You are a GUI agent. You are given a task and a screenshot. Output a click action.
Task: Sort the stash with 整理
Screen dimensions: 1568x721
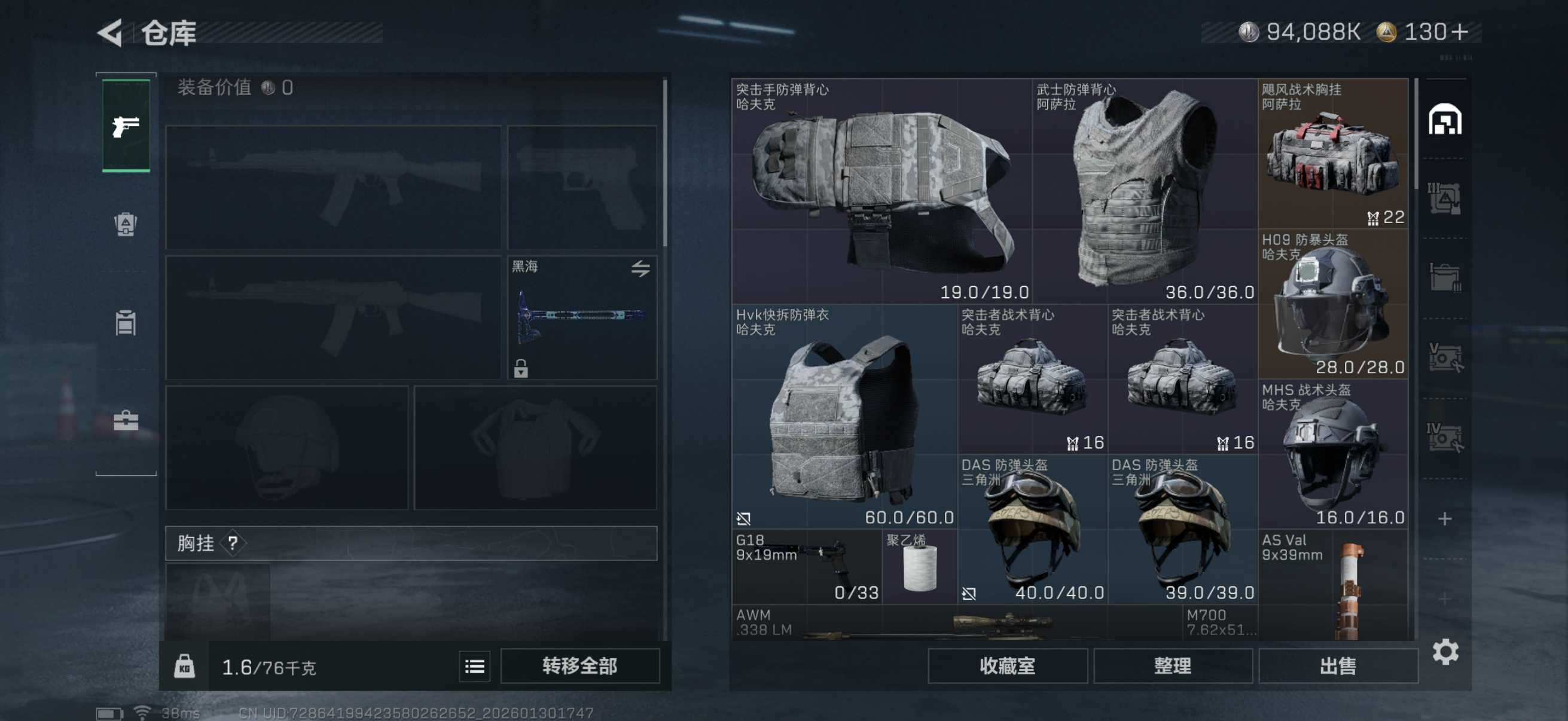pyautogui.click(x=1172, y=665)
